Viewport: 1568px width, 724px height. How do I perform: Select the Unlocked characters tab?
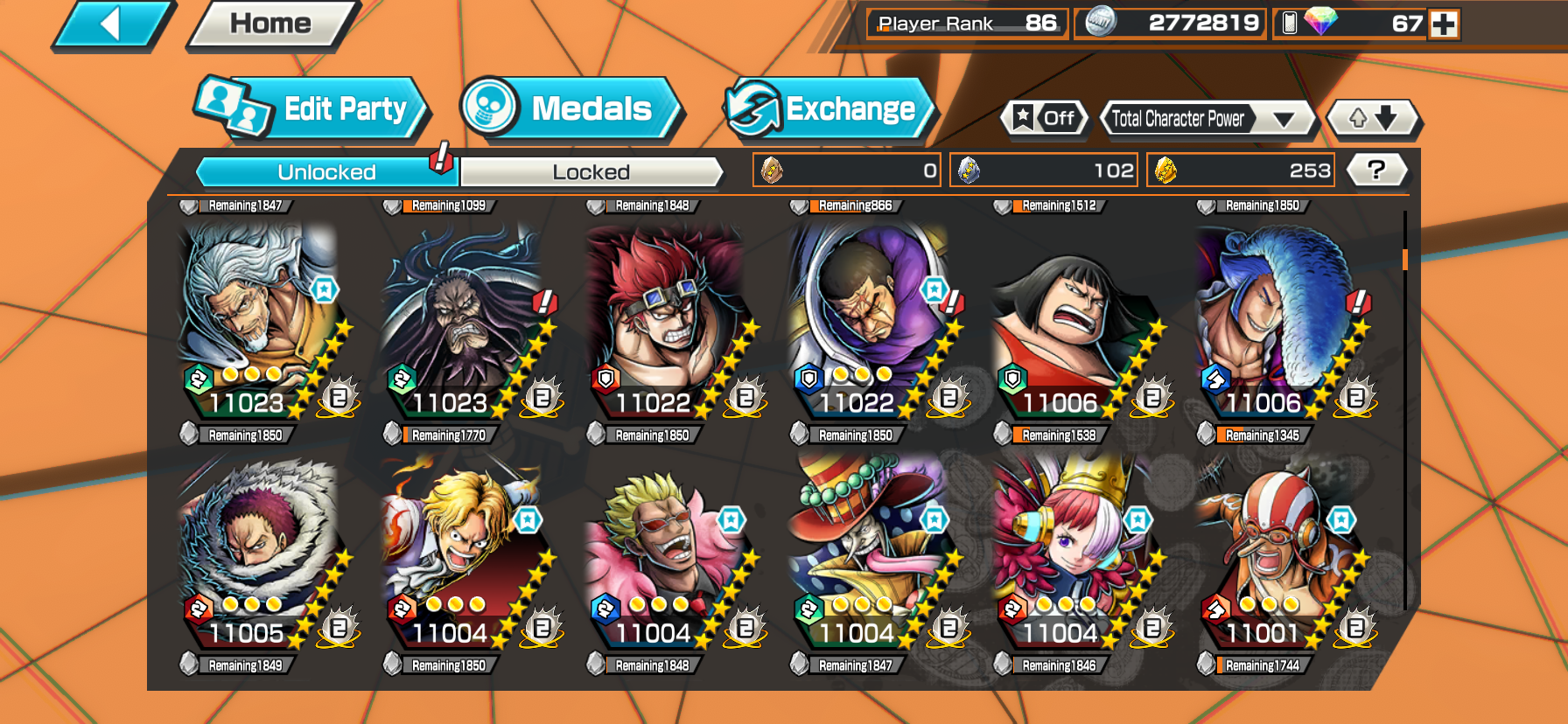[x=326, y=172]
